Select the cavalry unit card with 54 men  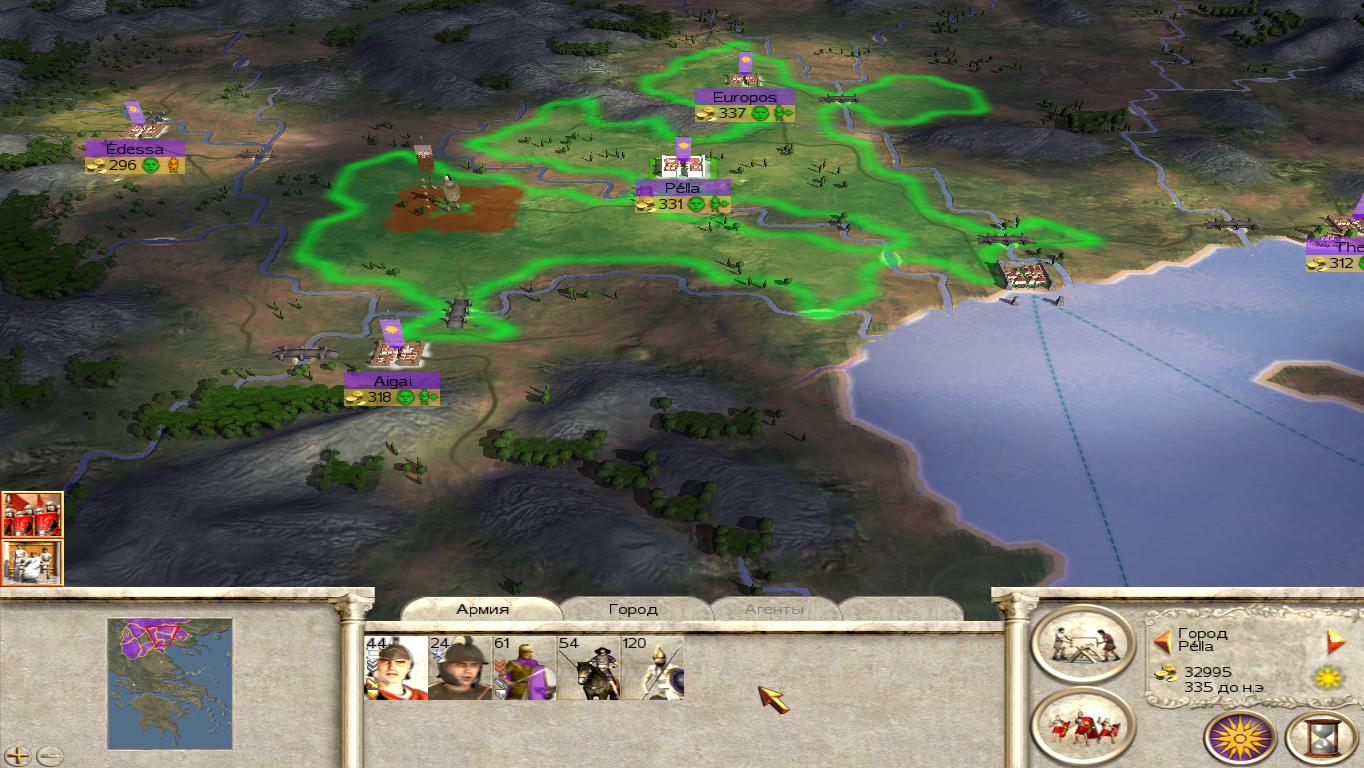point(588,667)
